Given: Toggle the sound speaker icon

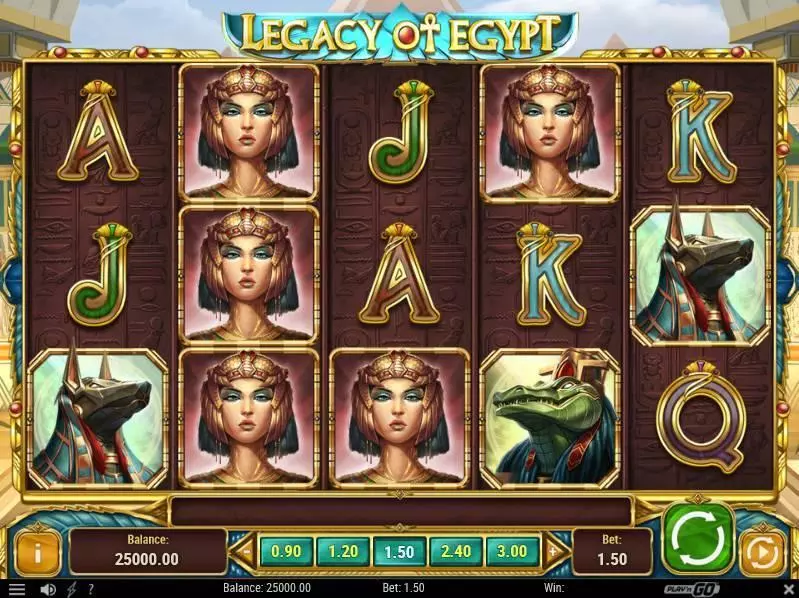Looking at the screenshot, I should tap(47, 589).
